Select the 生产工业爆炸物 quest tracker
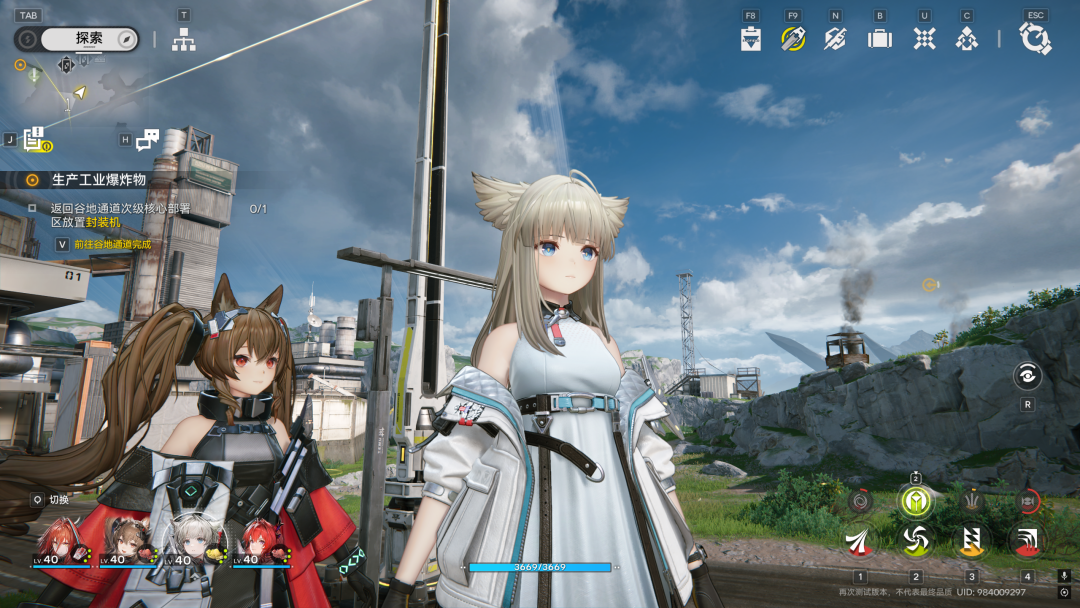The width and height of the screenshot is (1080, 608). tap(98, 180)
